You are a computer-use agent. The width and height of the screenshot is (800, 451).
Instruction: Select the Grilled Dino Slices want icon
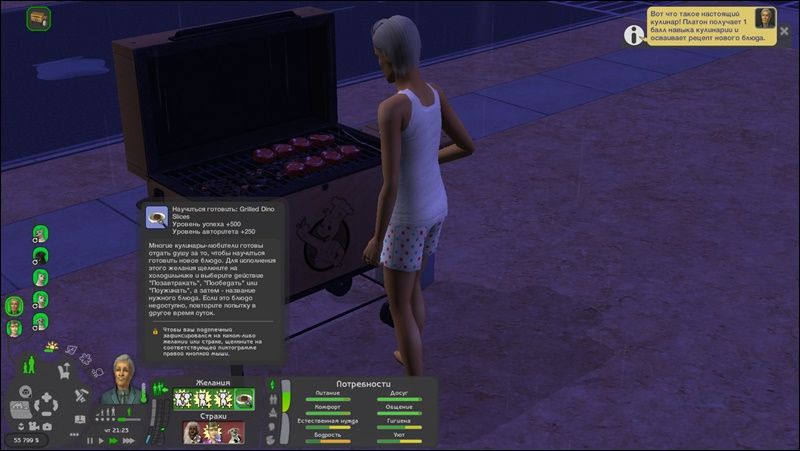(x=244, y=399)
